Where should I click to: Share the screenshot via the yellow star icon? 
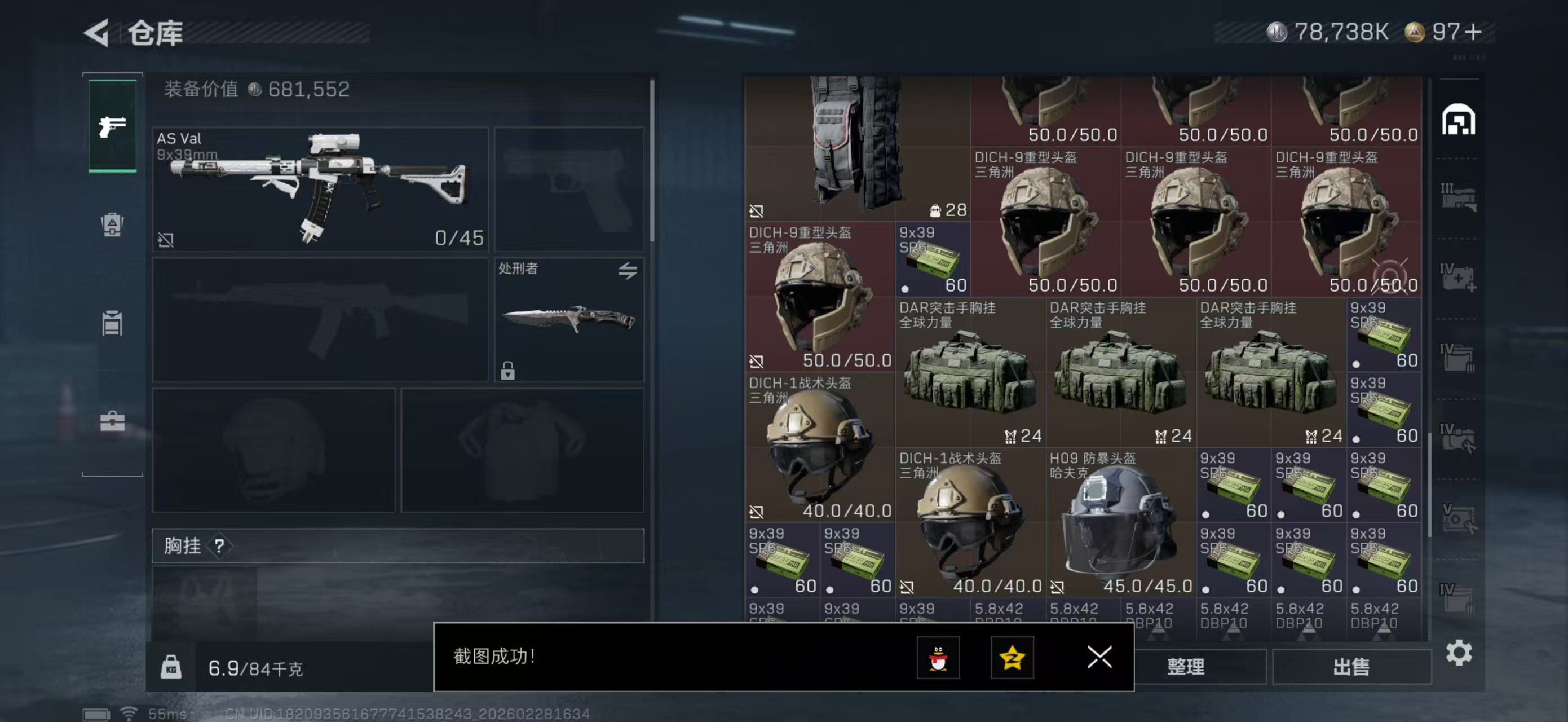pos(1012,658)
